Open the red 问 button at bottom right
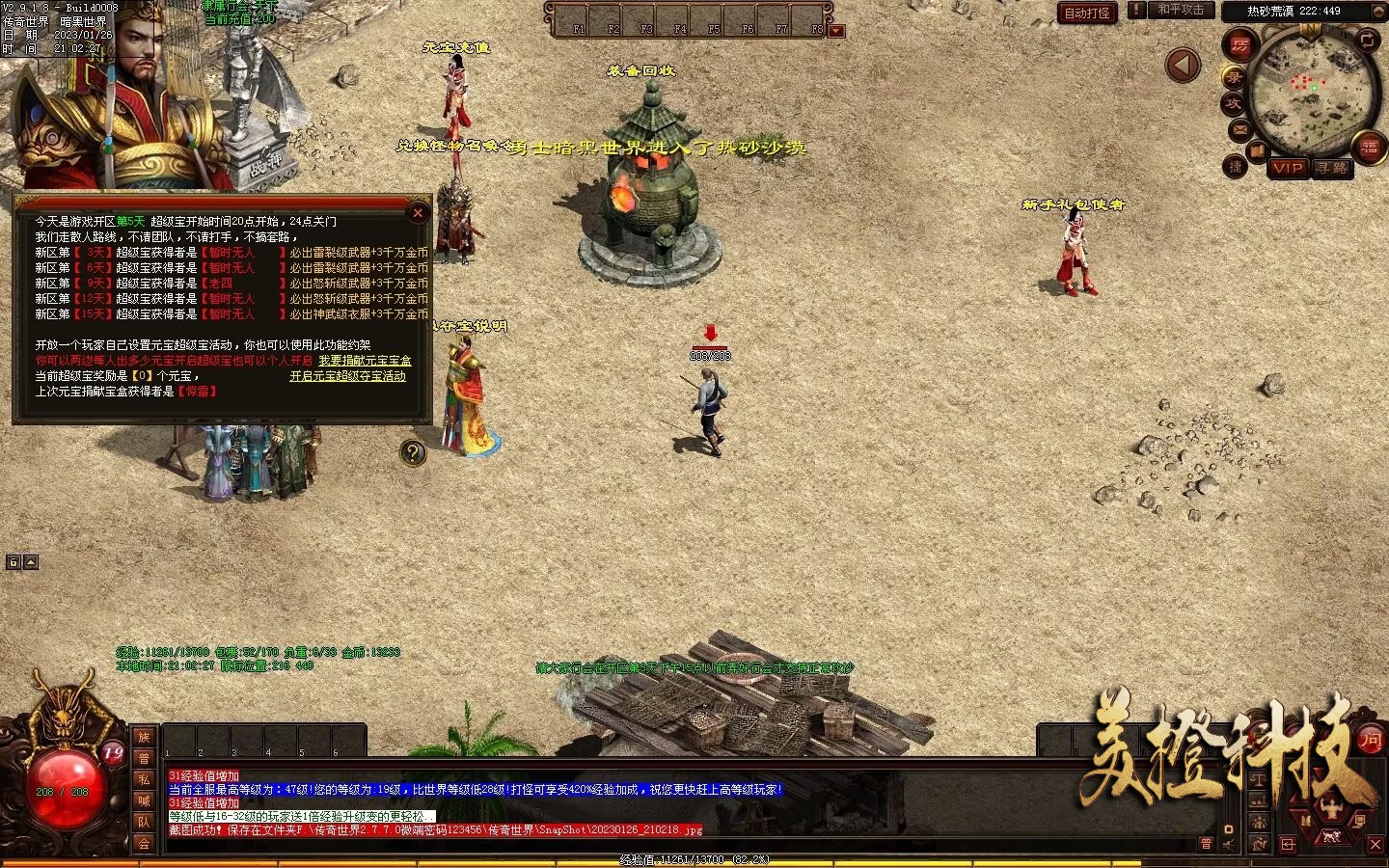 (1370, 741)
